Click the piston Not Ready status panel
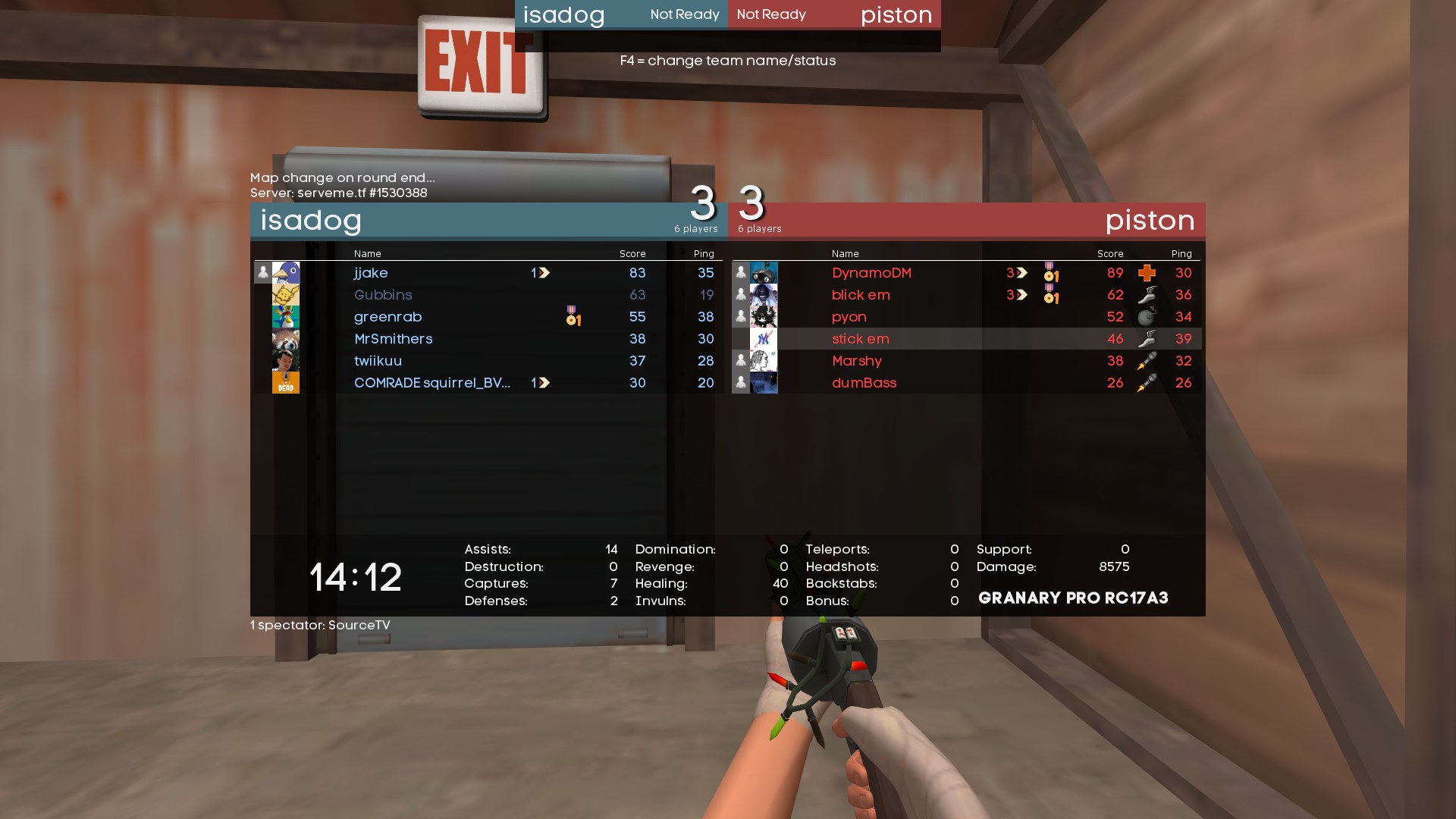Viewport: 1456px width, 819px height. [834, 14]
